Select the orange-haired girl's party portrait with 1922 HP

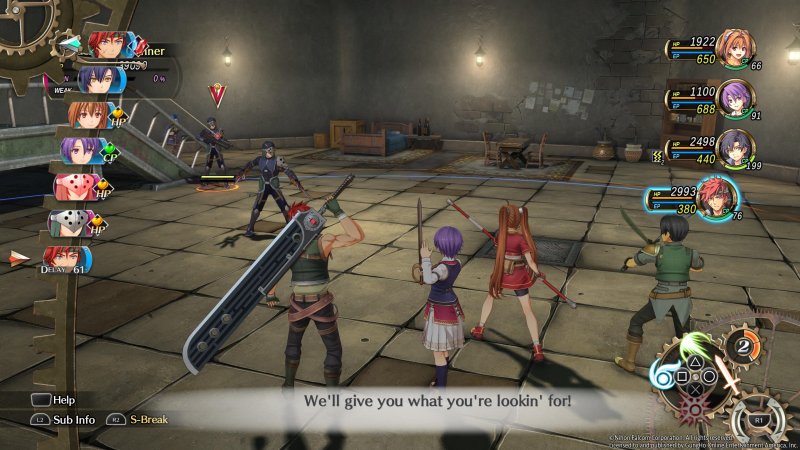(736, 49)
